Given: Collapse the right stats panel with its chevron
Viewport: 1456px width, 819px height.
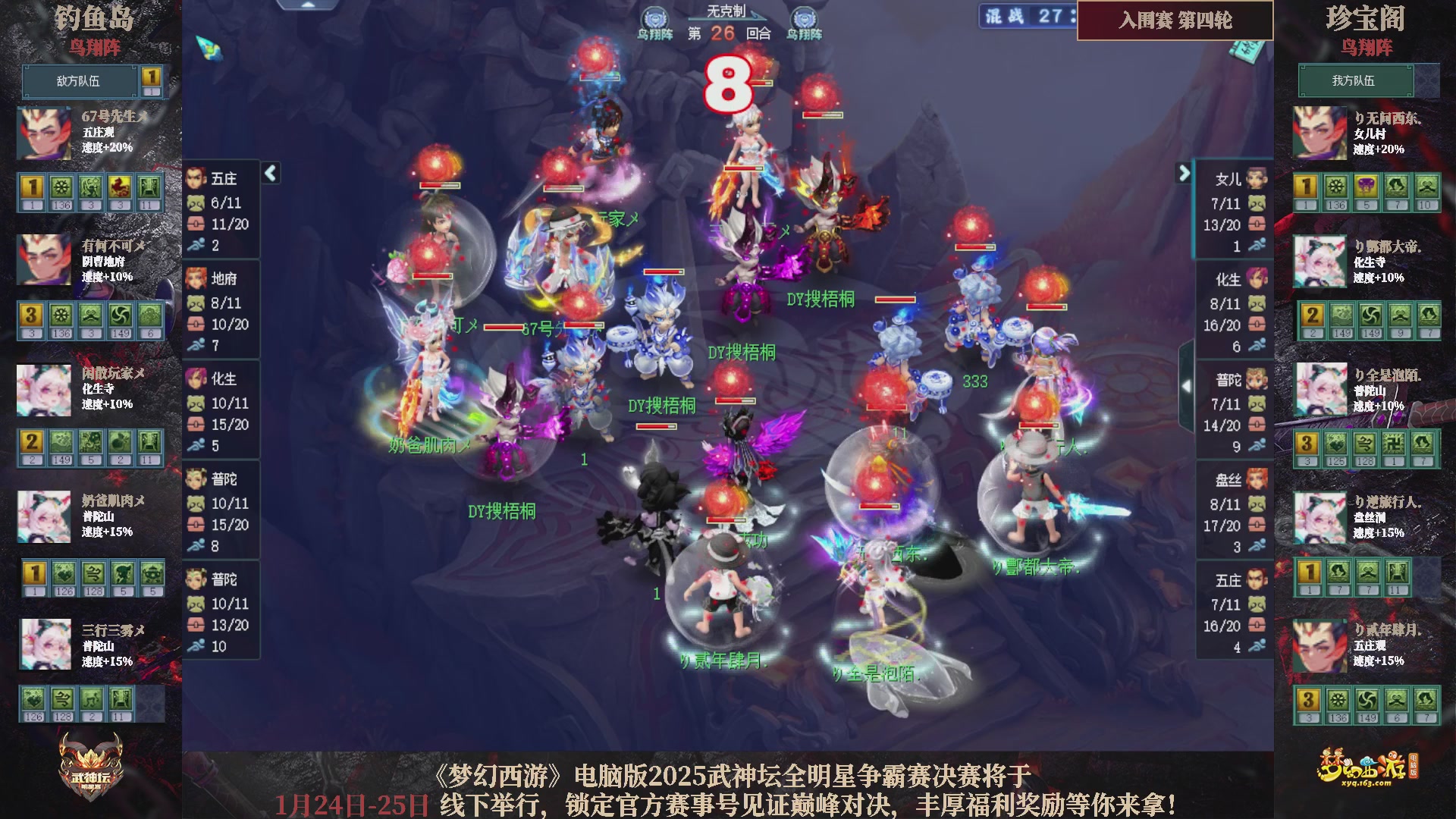Looking at the screenshot, I should 1183,173.
